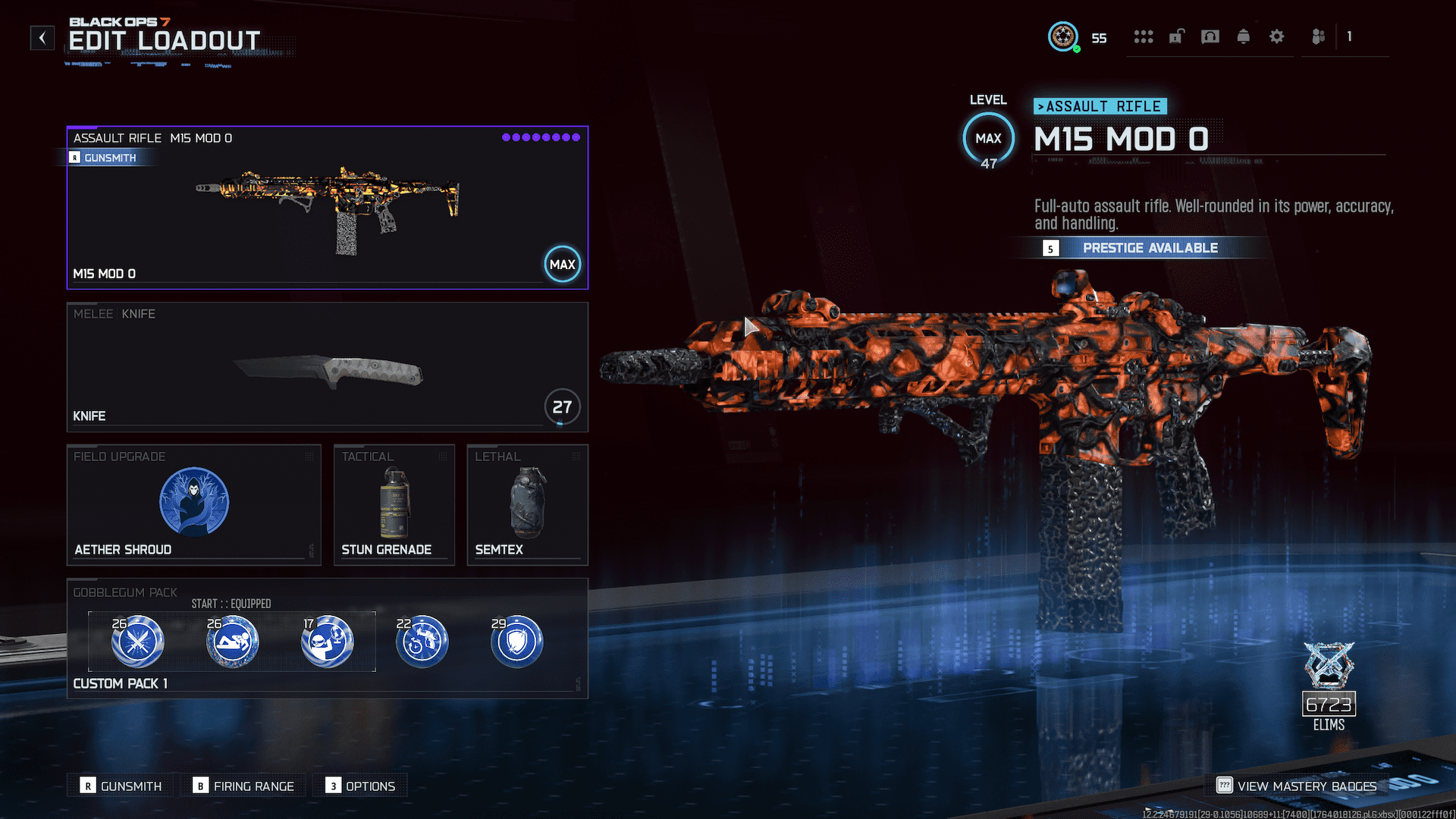Screen dimensions: 1456x819
Task: Select the dive-to-prone gobblegum
Action: click(231, 641)
